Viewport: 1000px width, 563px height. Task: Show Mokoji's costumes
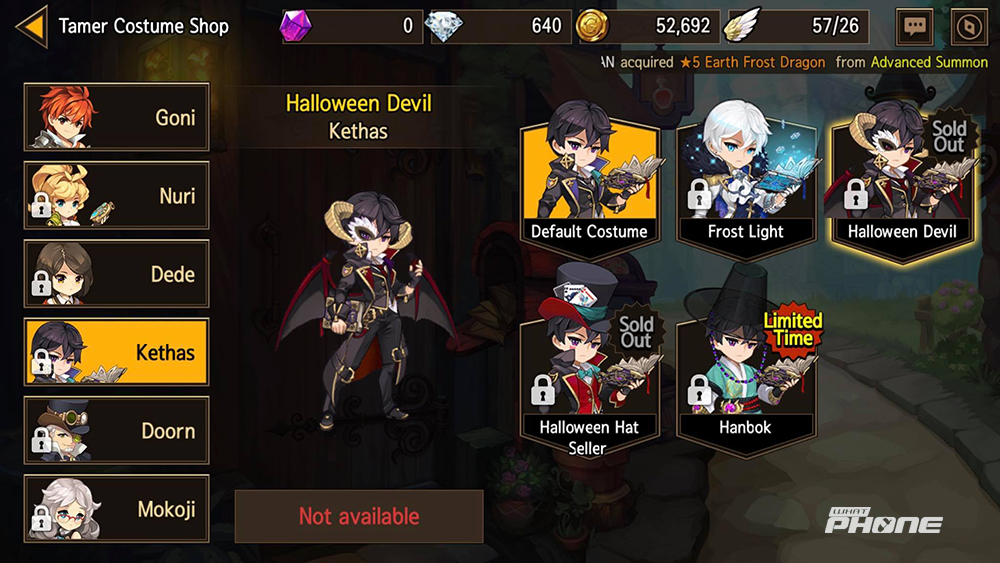(x=116, y=509)
